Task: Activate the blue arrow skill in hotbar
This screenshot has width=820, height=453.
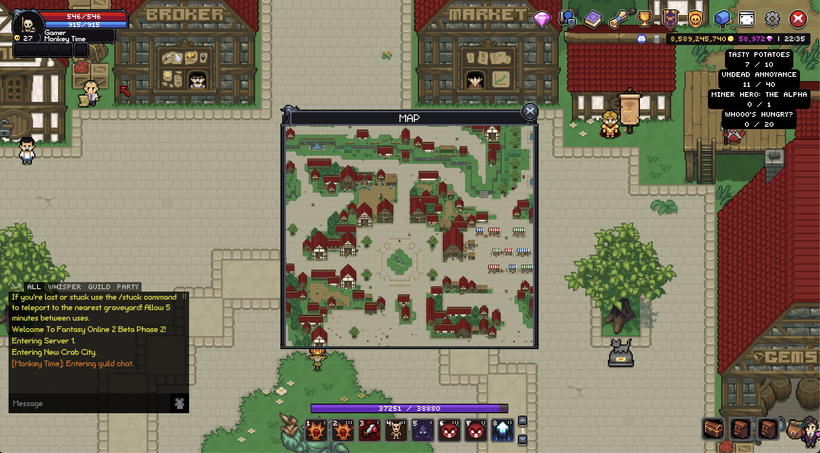Action: pos(503,431)
